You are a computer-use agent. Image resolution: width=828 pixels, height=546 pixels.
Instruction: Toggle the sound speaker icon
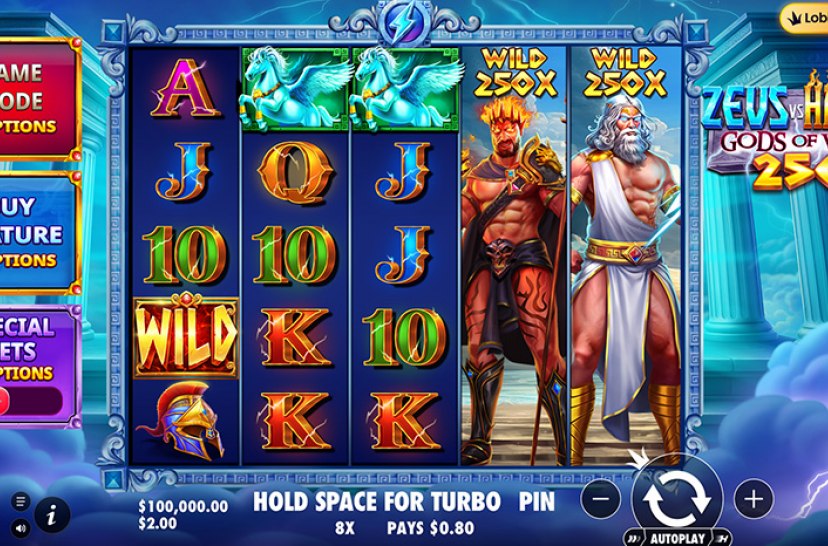[19, 527]
